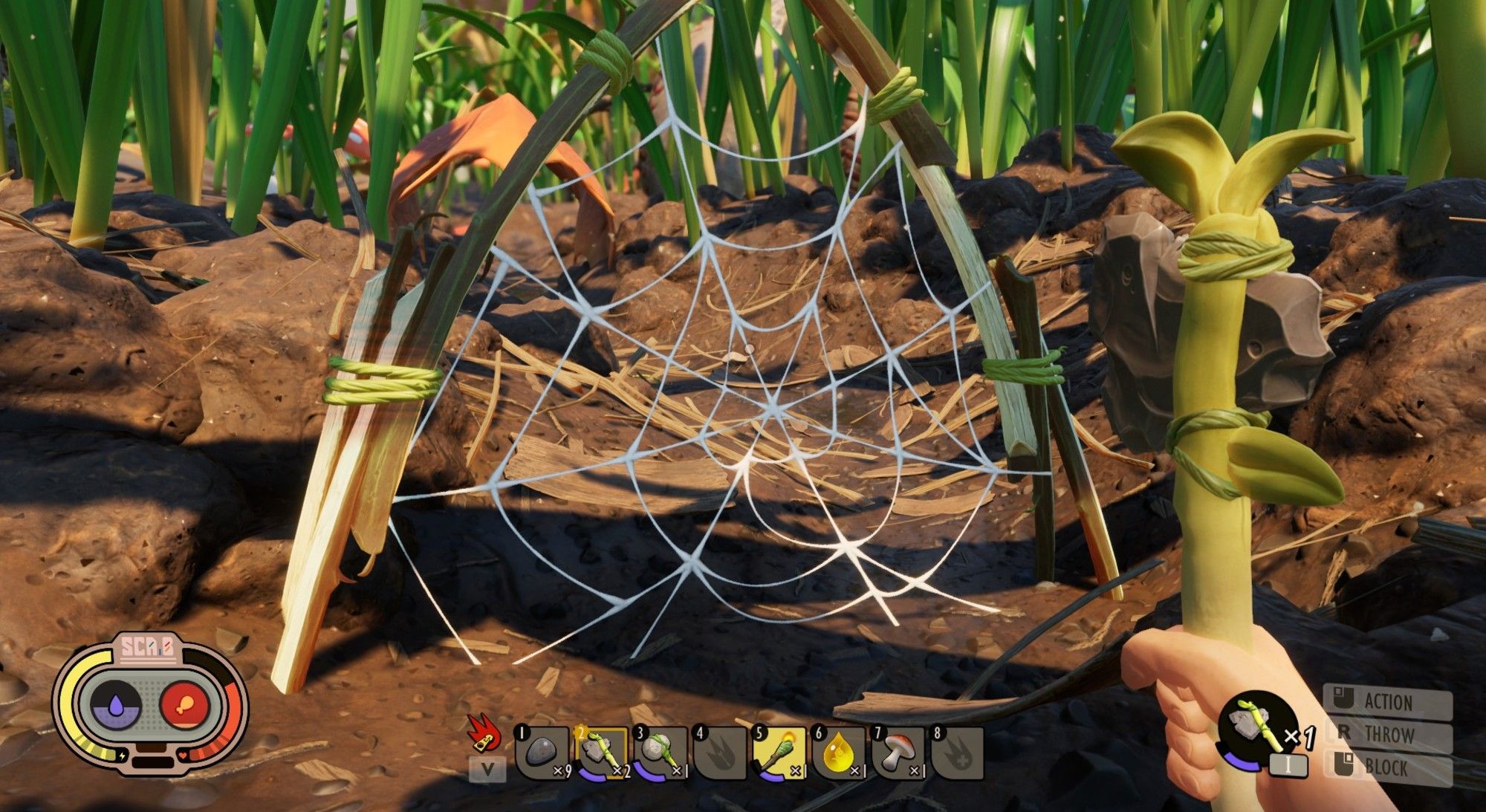1486x812 pixels.
Task: Equip the torch in hotbar slot 5
Action: click(779, 753)
